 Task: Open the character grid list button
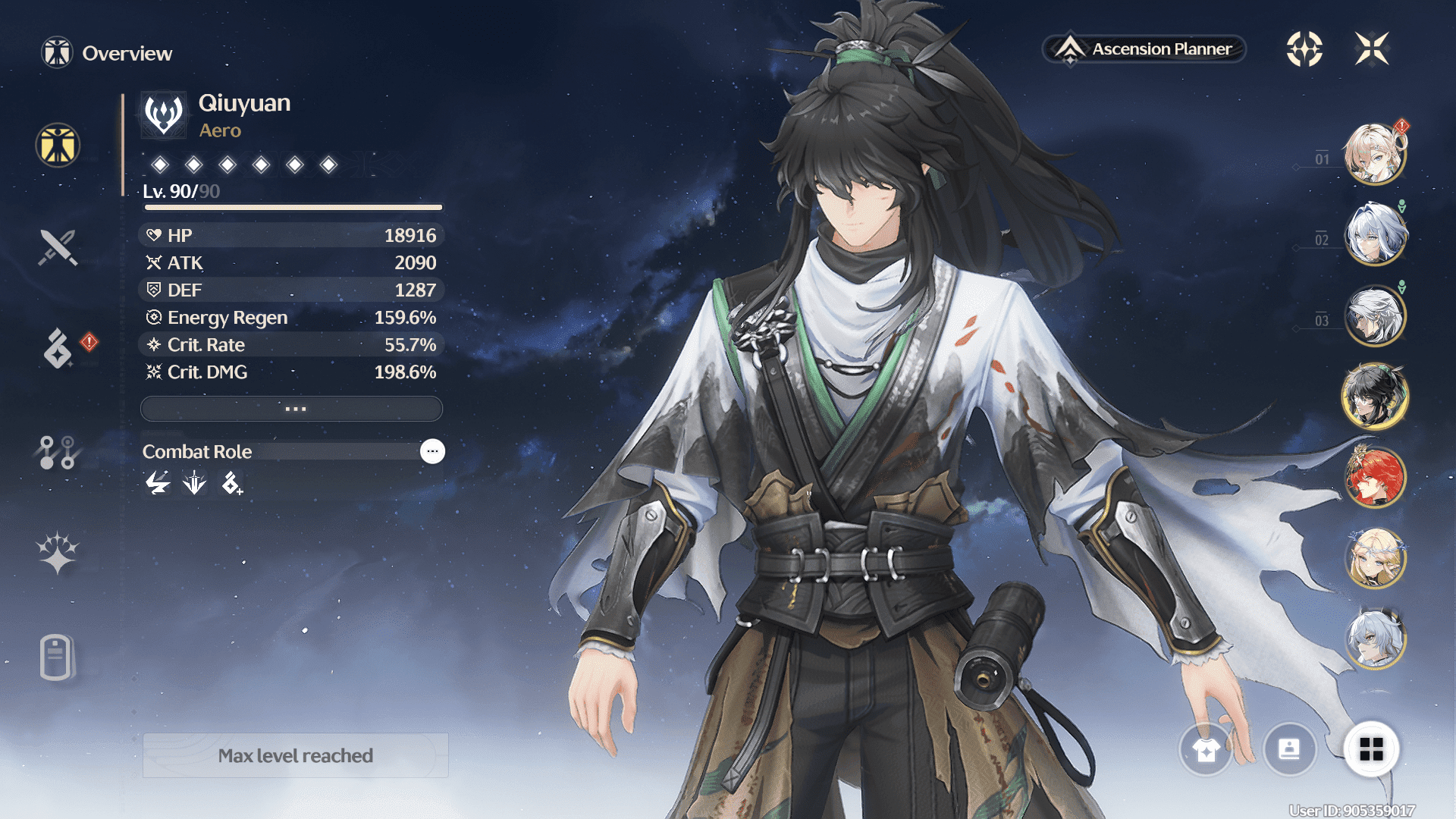1371,750
